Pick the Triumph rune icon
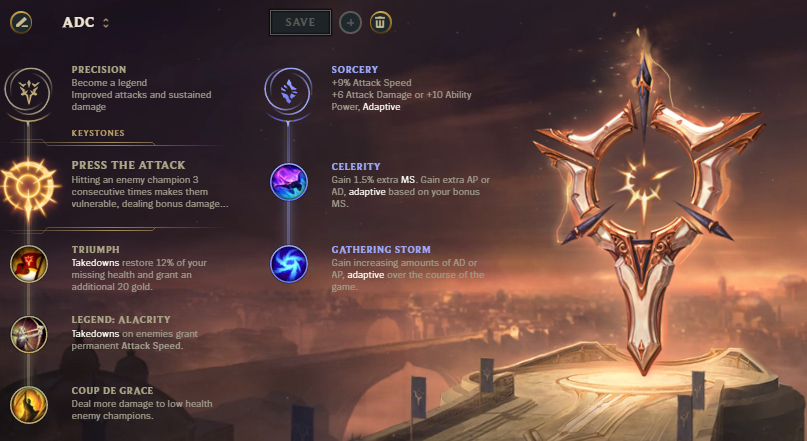807x441 pixels. pos(27,264)
